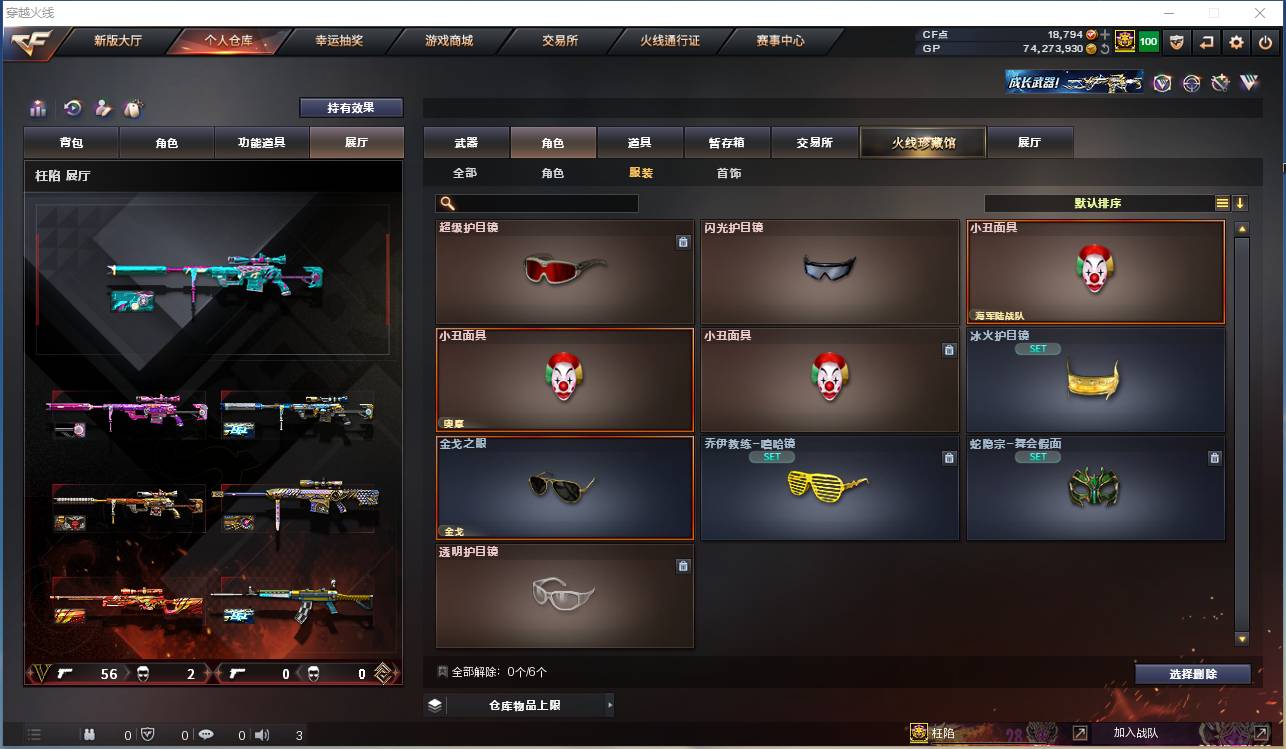Viewport: 1286px width, 749px height.
Task: Mute the speaker icon in the bottom bar
Action: [262, 733]
